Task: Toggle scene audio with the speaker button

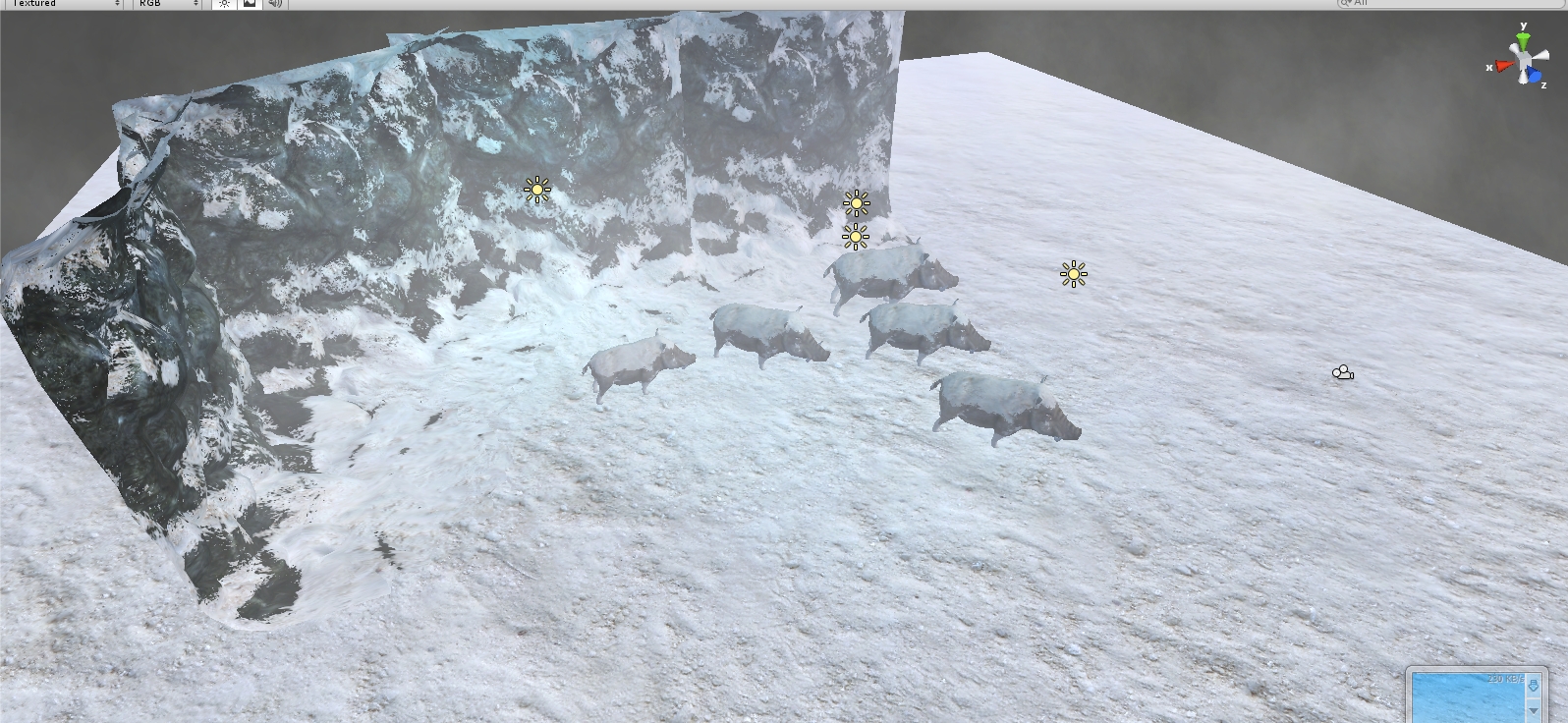Action: pos(275,4)
